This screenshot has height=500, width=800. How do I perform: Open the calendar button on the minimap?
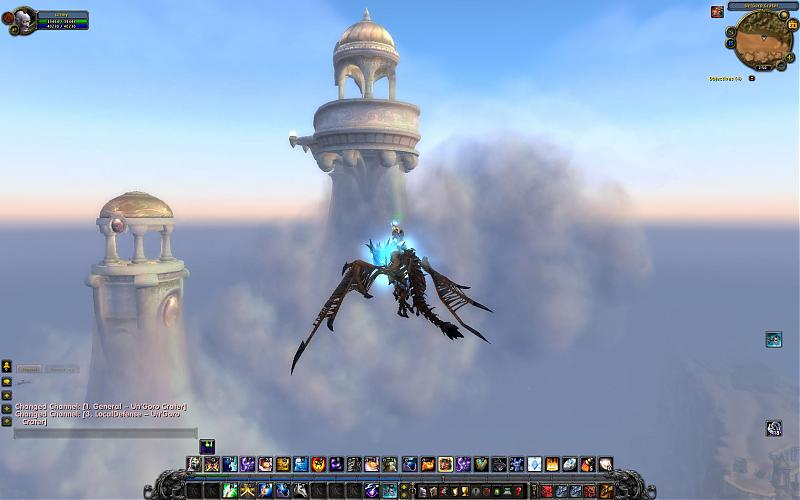793,23
